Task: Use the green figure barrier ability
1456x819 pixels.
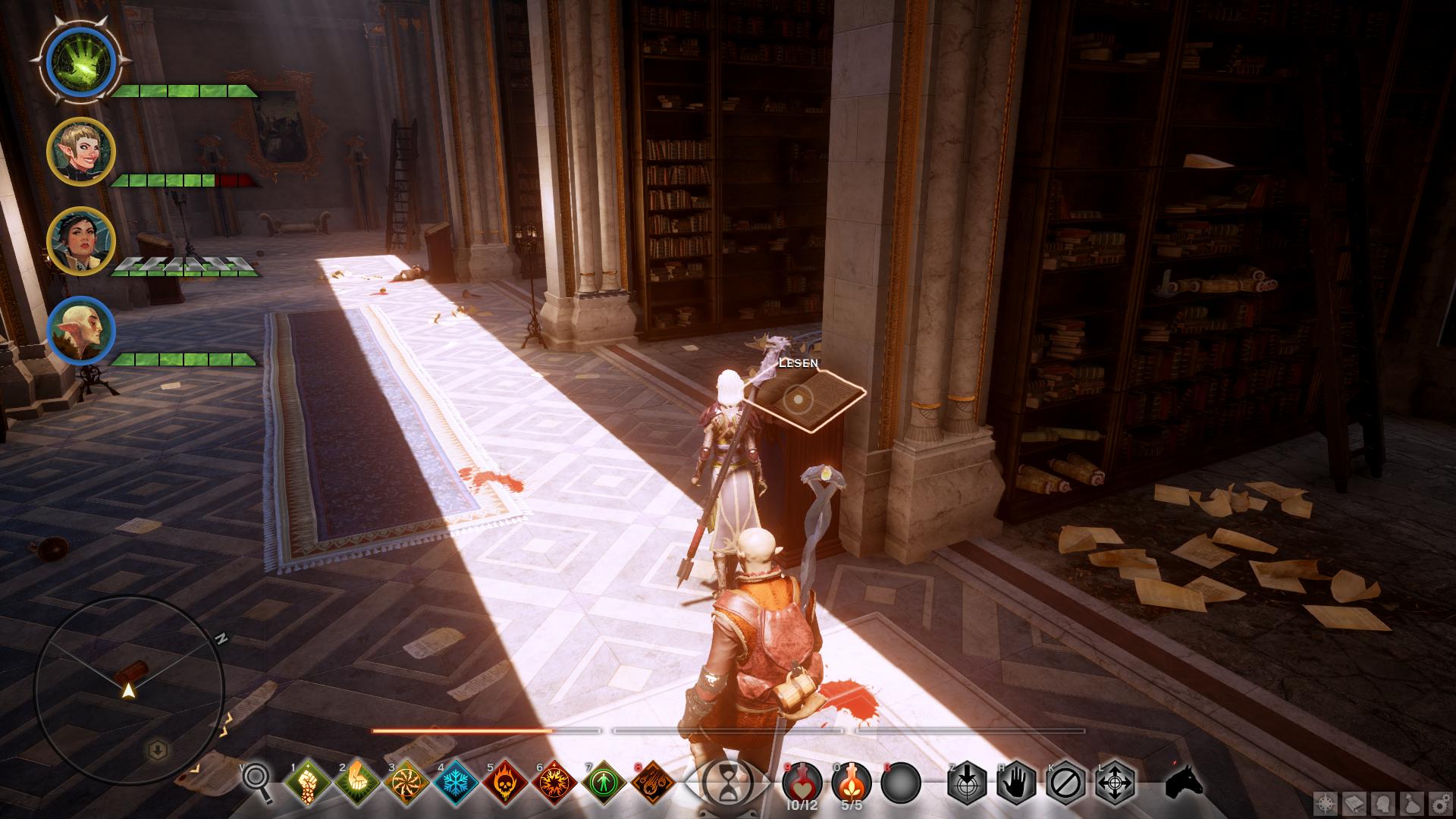Action: 604,782
